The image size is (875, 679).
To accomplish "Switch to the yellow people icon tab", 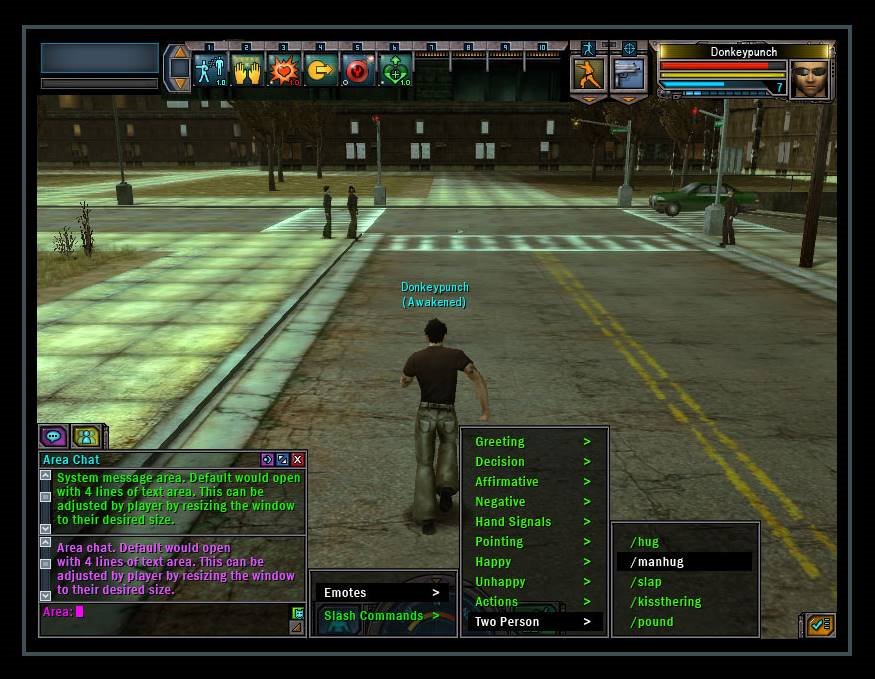I will [86, 436].
